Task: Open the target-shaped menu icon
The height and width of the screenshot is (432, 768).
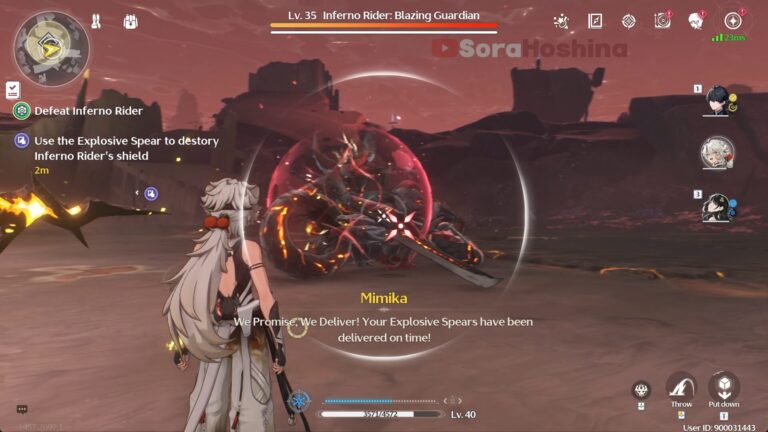Action: click(628, 21)
